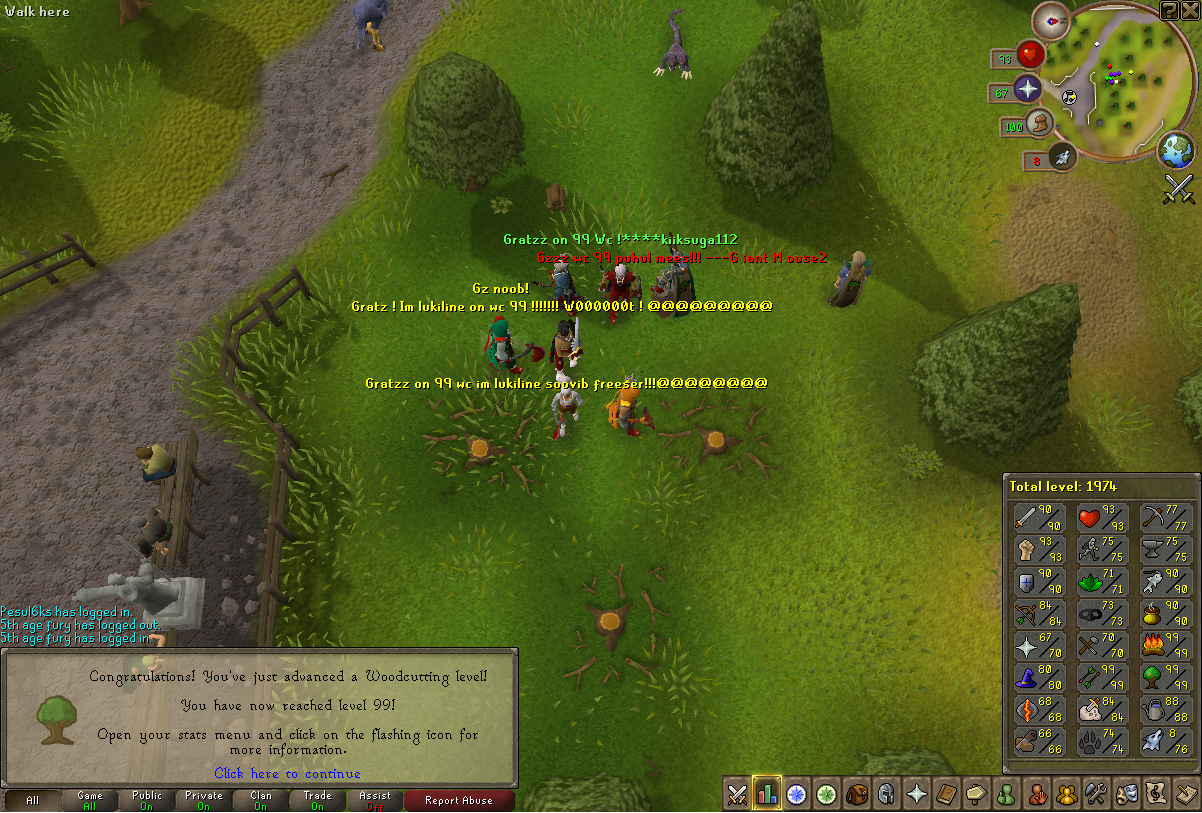Click here to continue the level-up dialogue
The width and height of the screenshot is (1202, 813).
287,773
